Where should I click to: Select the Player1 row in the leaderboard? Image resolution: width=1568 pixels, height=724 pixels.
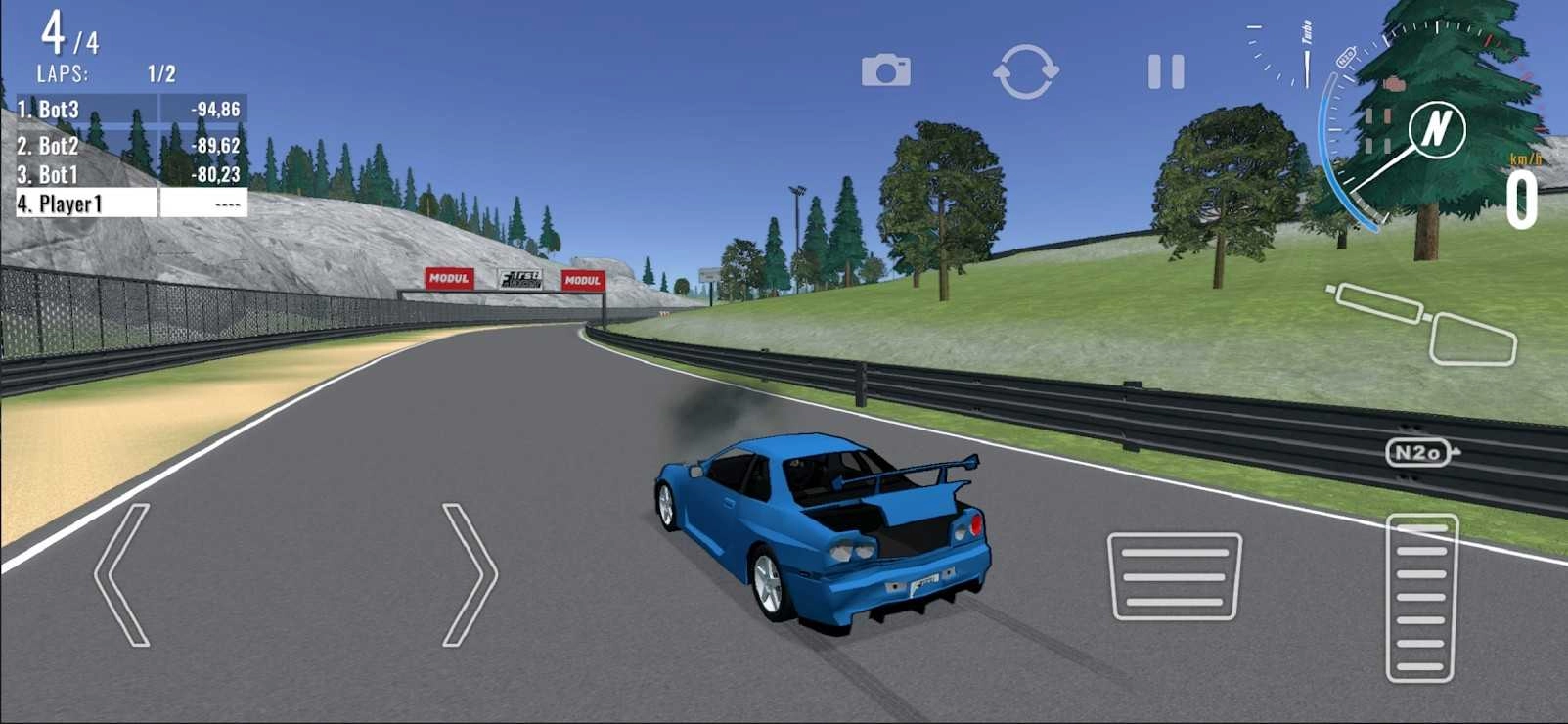pyautogui.click(x=68, y=204)
